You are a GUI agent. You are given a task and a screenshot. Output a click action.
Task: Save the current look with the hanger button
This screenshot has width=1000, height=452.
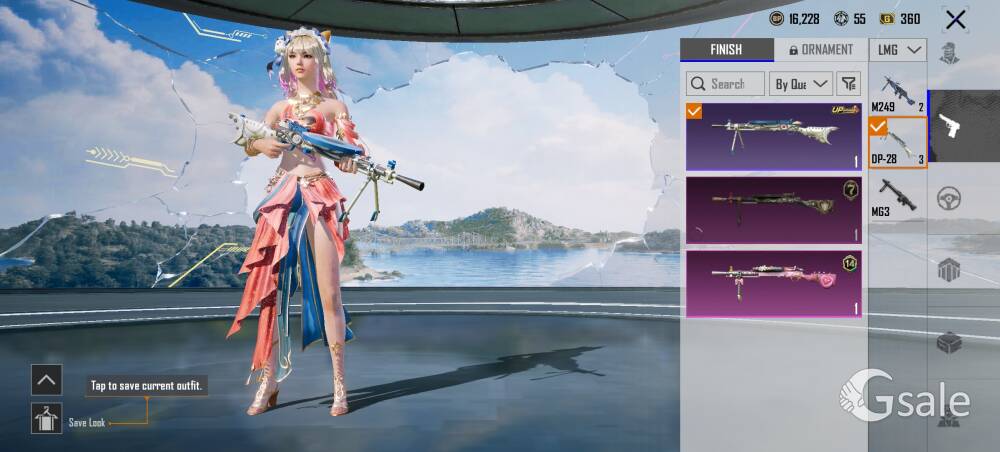click(46, 418)
